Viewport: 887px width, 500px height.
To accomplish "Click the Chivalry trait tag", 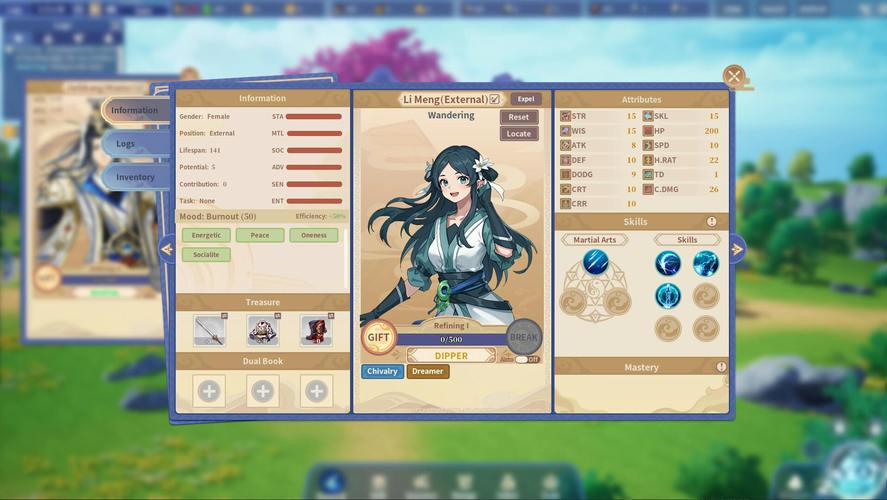I will click(x=382, y=372).
